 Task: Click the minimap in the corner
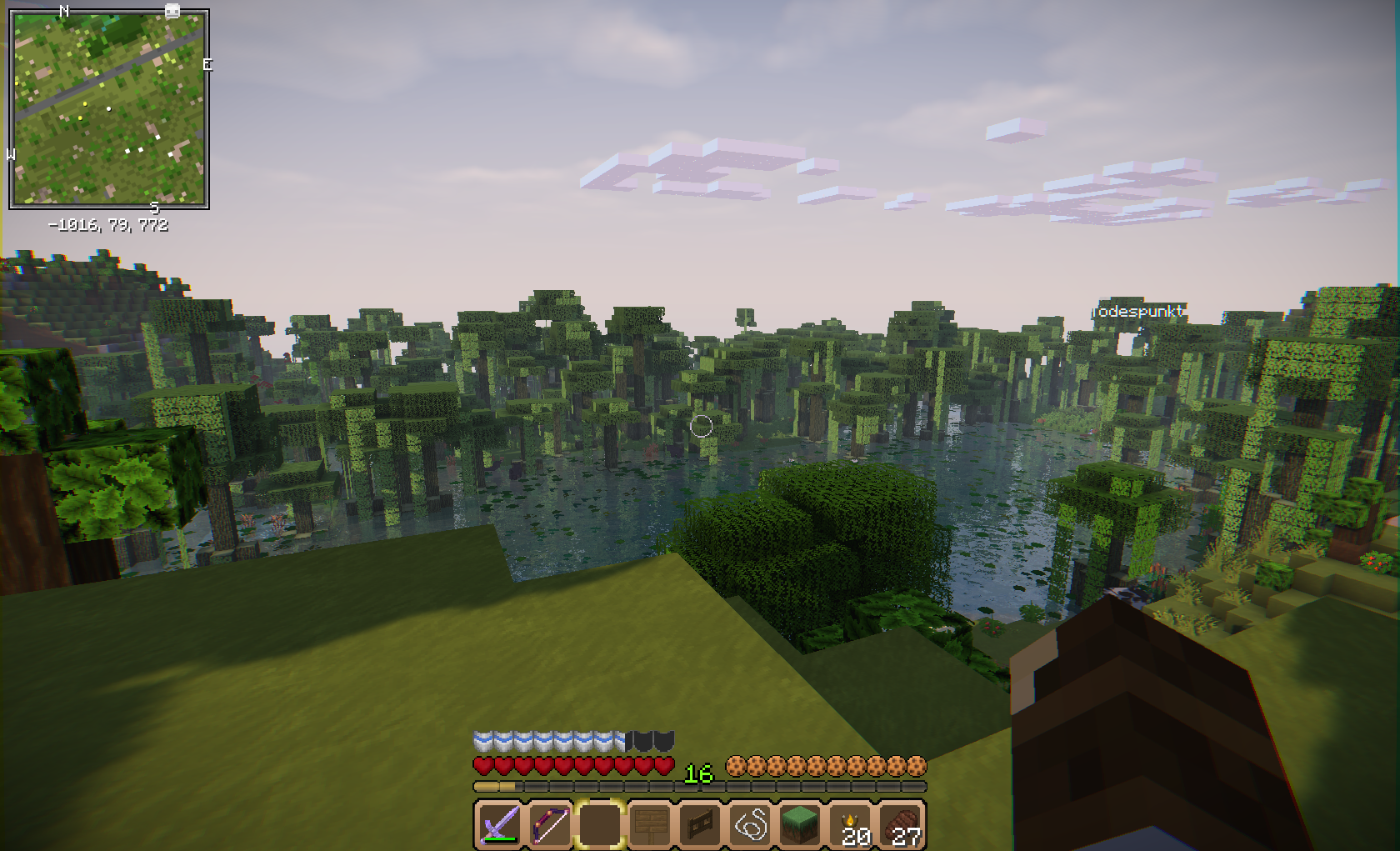click(x=108, y=108)
